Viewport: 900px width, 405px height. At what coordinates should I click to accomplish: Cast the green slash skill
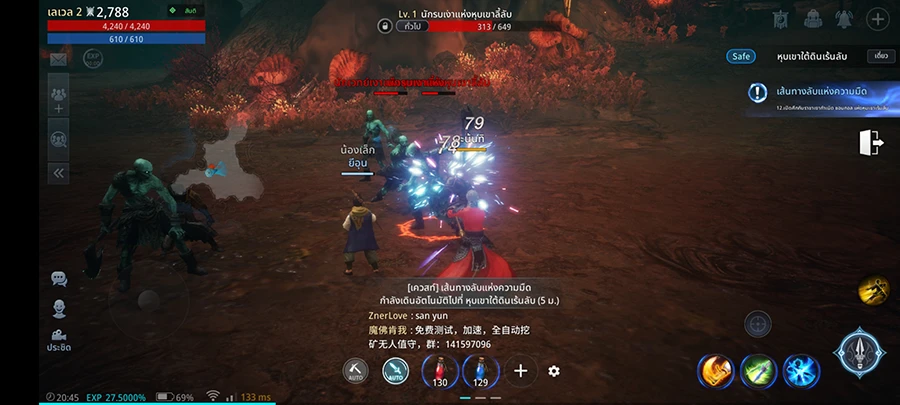(x=759, y=372)
